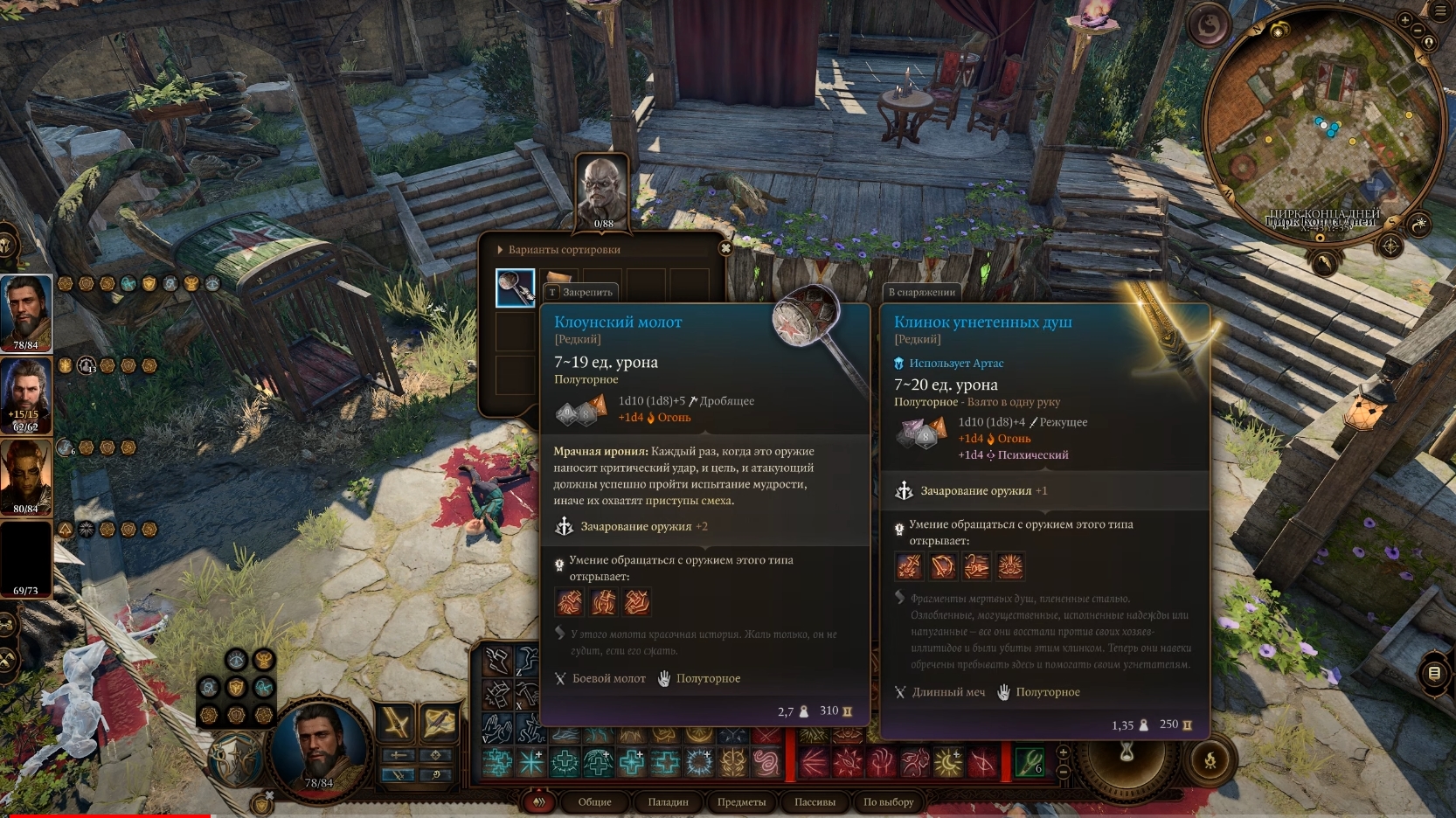Zoom in the minimap with plus button
Image resolution: width=1456 pixels, height=818 pixels.
(x=1405, y=20)
